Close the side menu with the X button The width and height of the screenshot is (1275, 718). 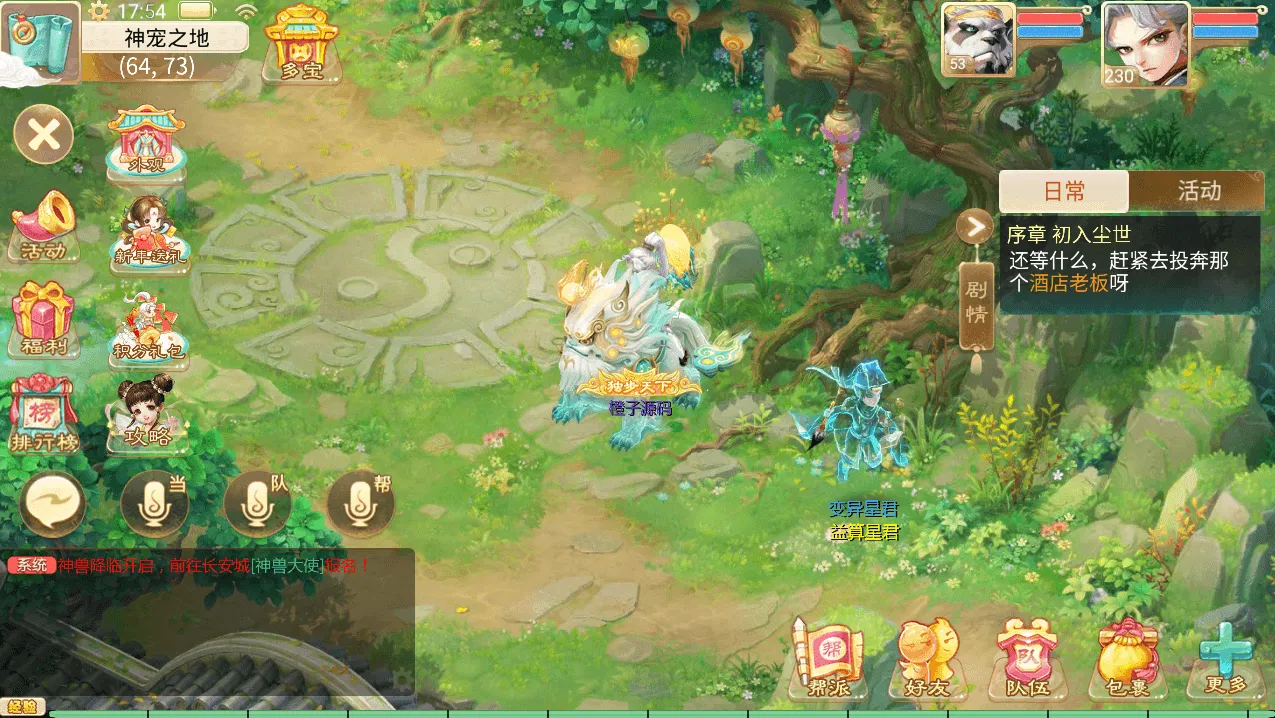coord(43,134)
